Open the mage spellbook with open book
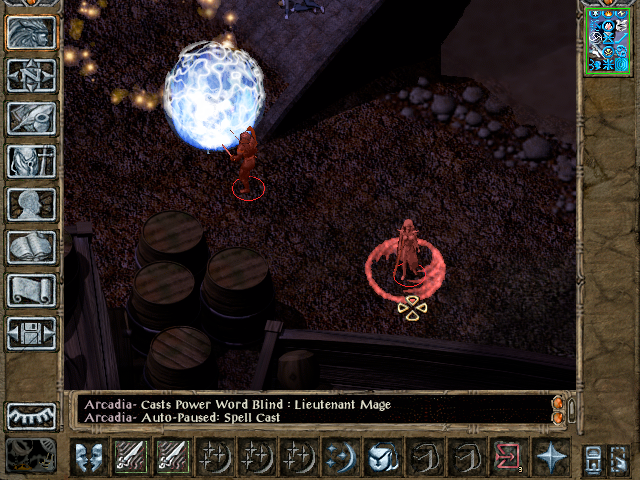This screenshot has width=640, height=480. pyautogui.click(x=32, y=246)
